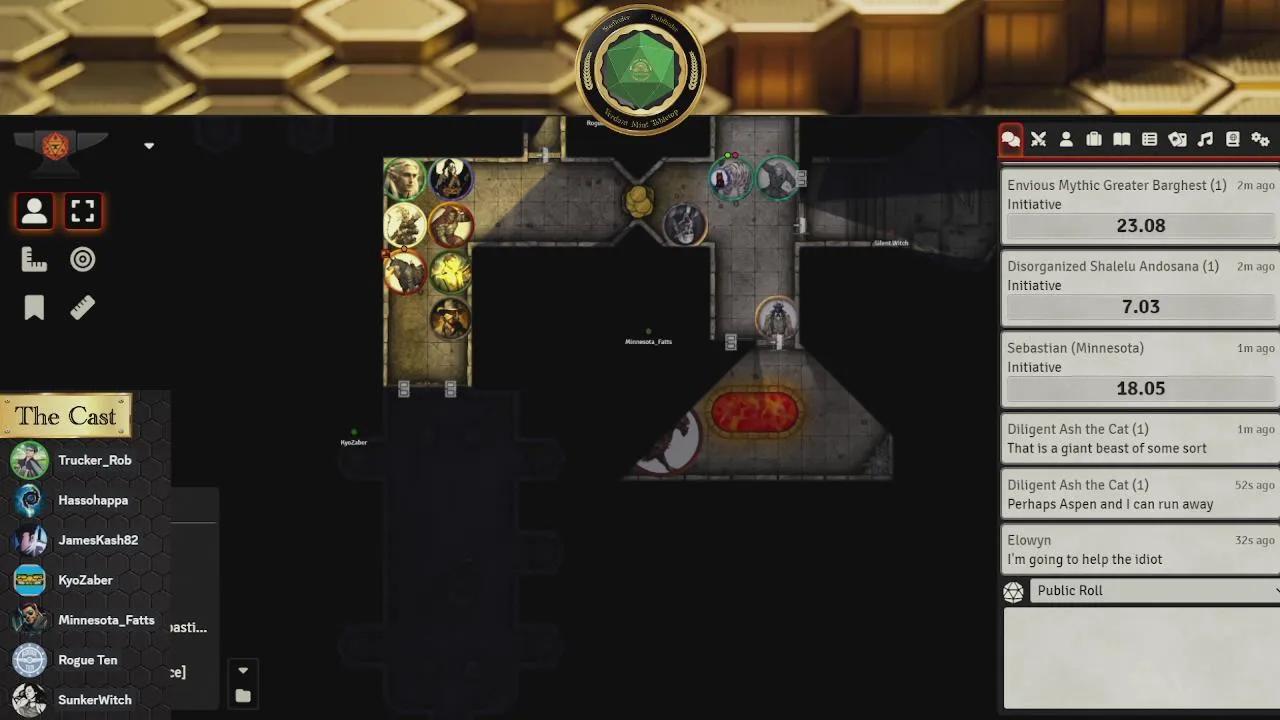Screen dimensions: 1280x720
Task: Expand the small caret above the folder icon
Action: coord(242,670)
